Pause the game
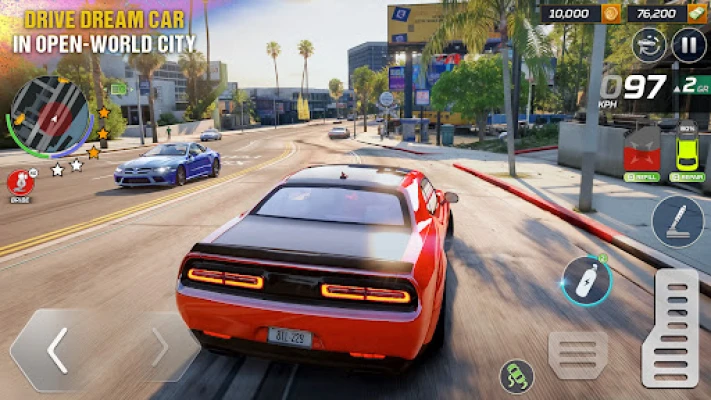This screenshot has width=711, height=400. pos(689,45)
